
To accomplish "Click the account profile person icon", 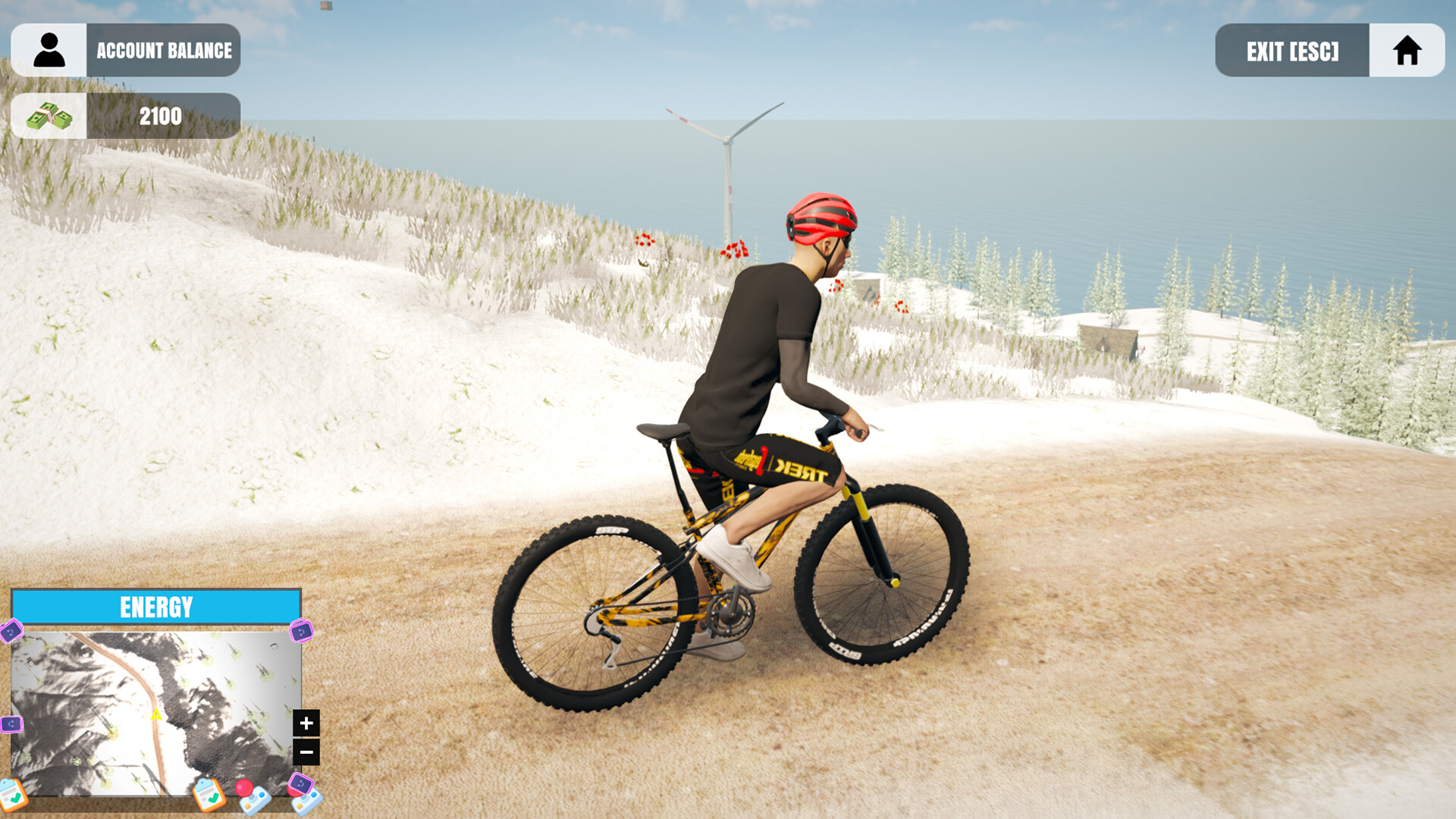I will click(48, 50).
